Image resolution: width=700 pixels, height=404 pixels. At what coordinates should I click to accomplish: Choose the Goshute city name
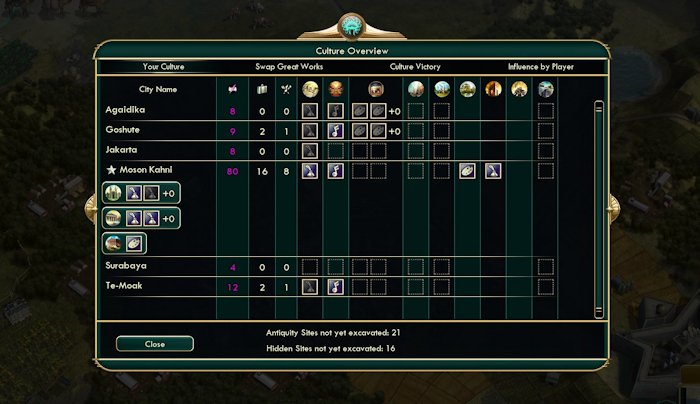click(x=122, y=130)
